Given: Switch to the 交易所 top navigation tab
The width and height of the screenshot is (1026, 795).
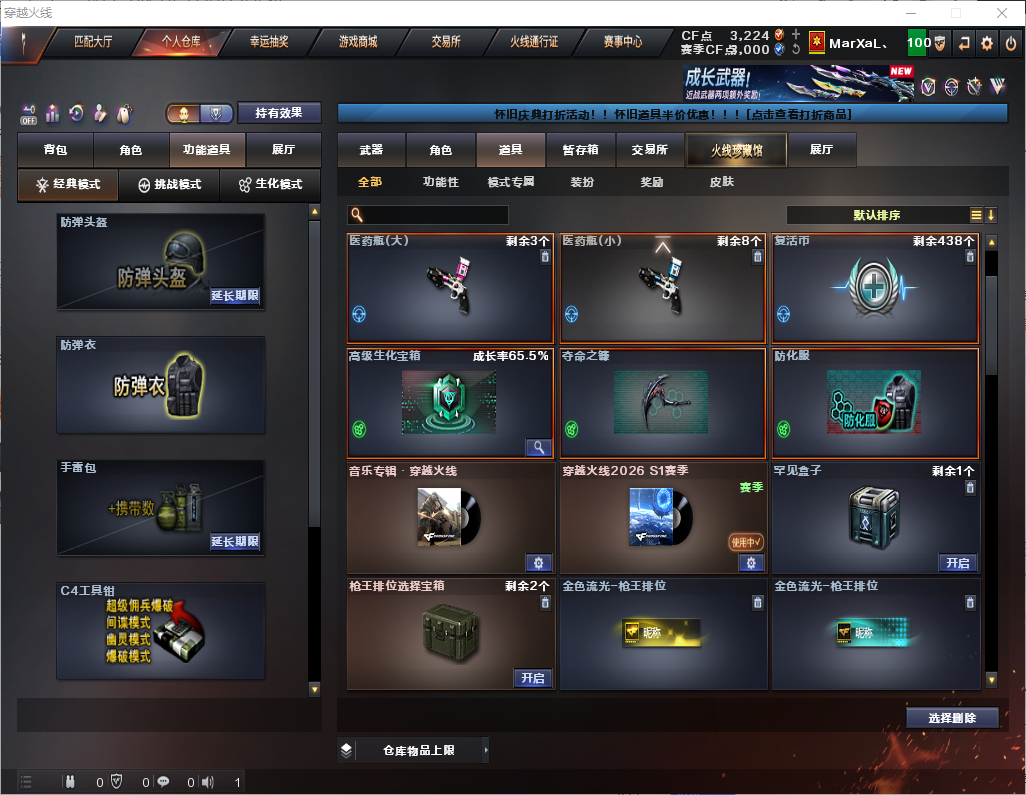Looking at the screenshot, I should (x=446, y=42).
